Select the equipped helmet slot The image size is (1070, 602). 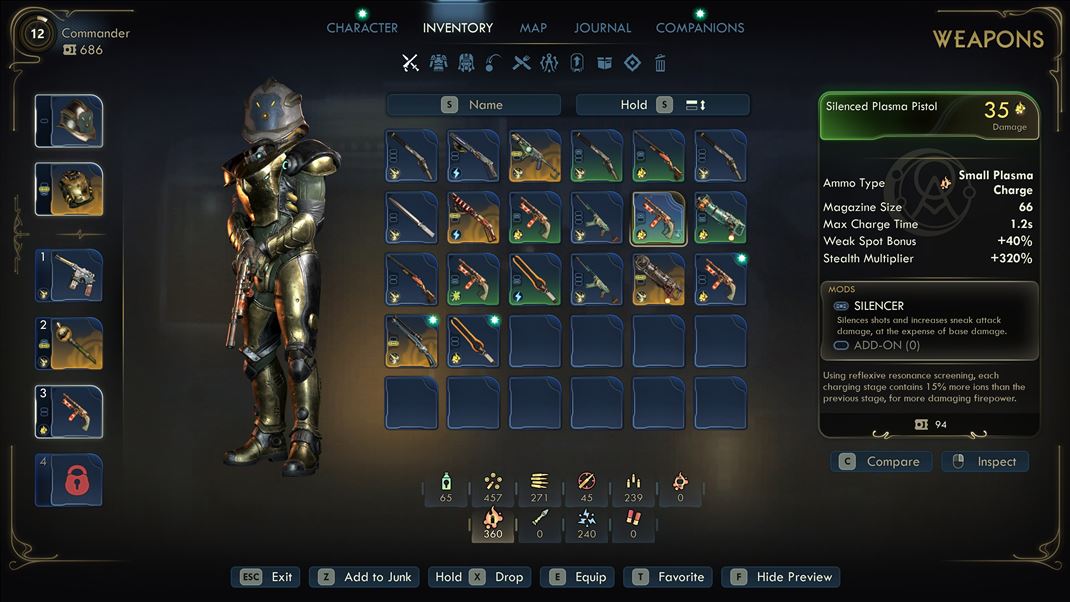pos(69,121)
